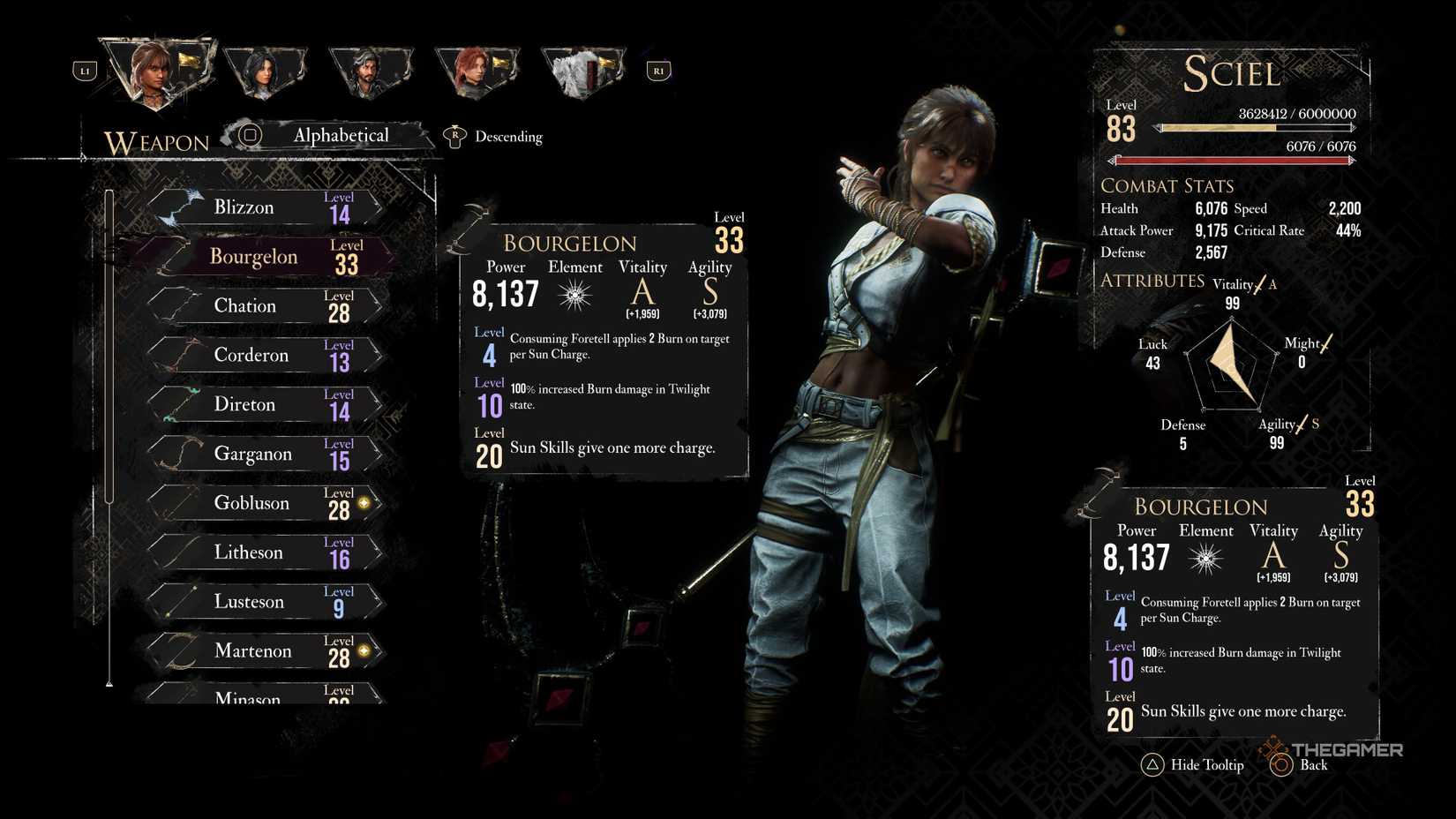This screenshot has width=1456, height=819.
Task: Click the L1 shoulder button icon
Action: pyautogui.click(x=84, y=71)
